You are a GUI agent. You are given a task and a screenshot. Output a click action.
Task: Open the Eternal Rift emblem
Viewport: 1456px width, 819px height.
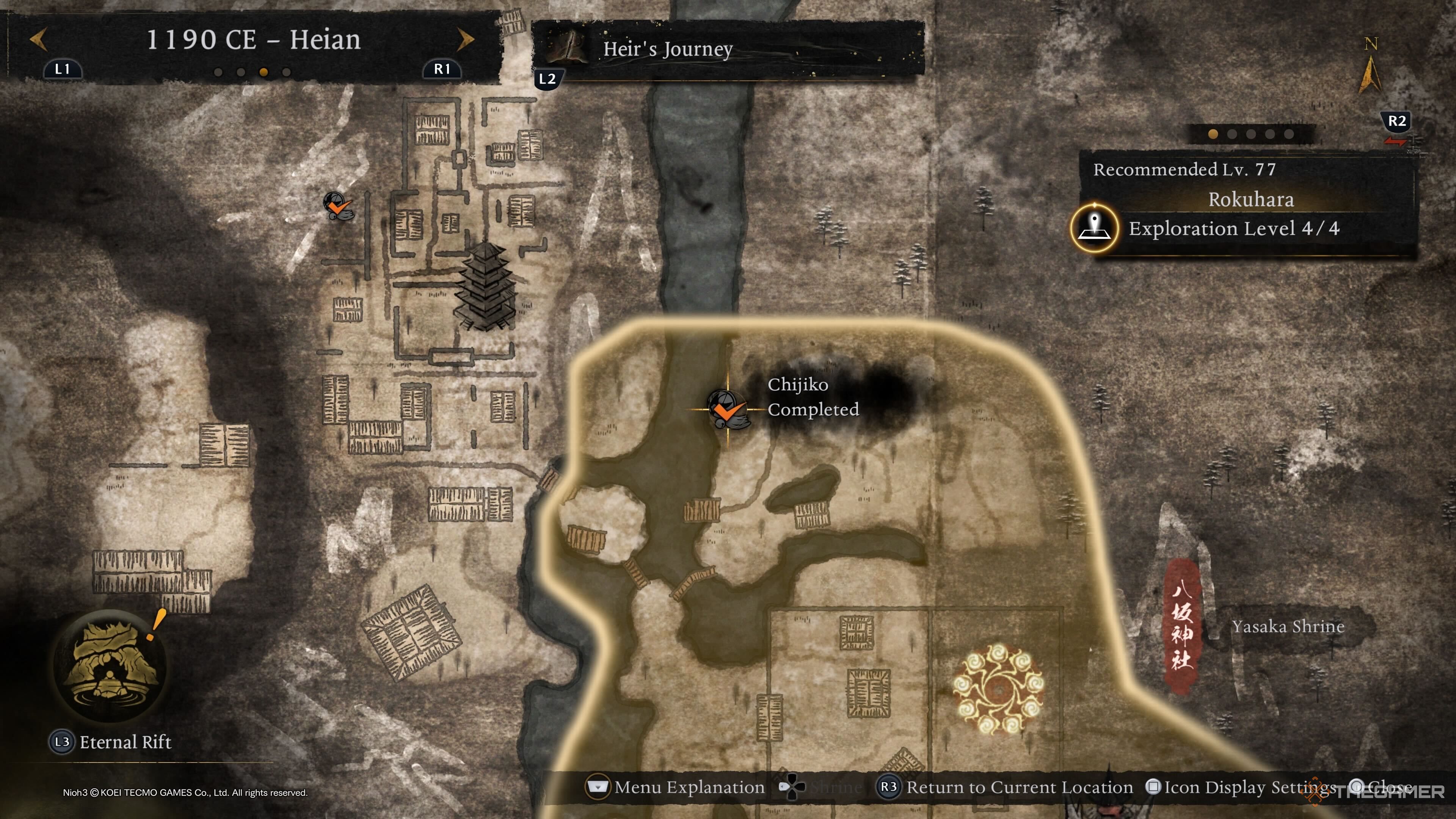tap(110, 665)
